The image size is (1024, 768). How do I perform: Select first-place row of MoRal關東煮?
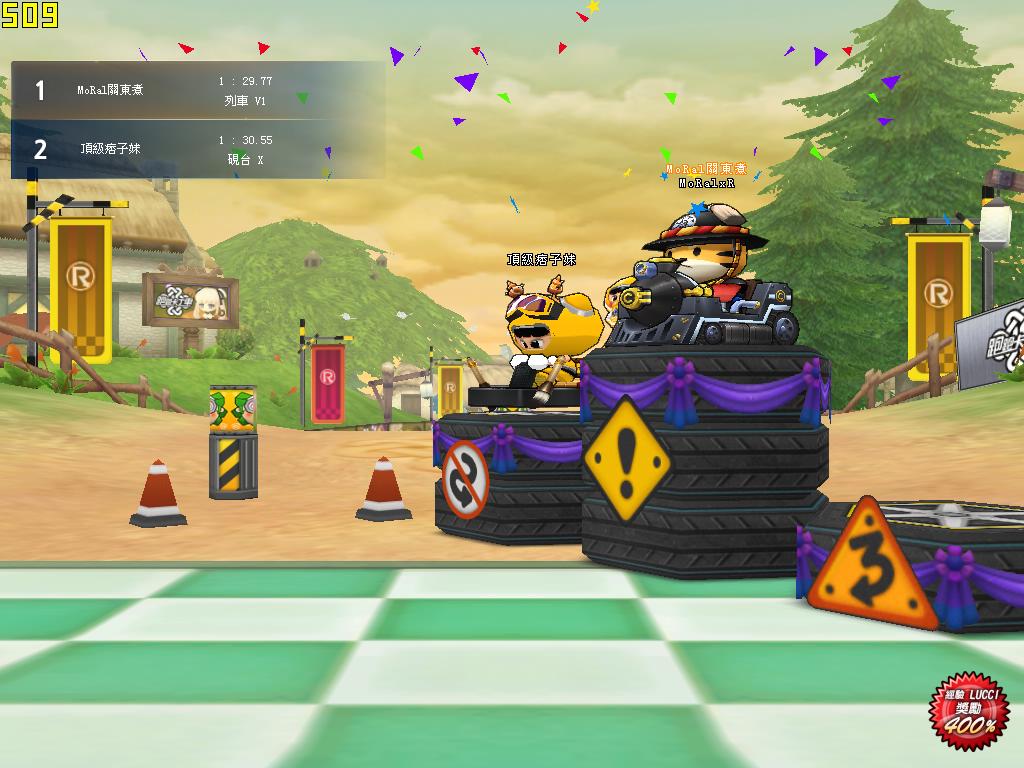(x=197, y=91)
